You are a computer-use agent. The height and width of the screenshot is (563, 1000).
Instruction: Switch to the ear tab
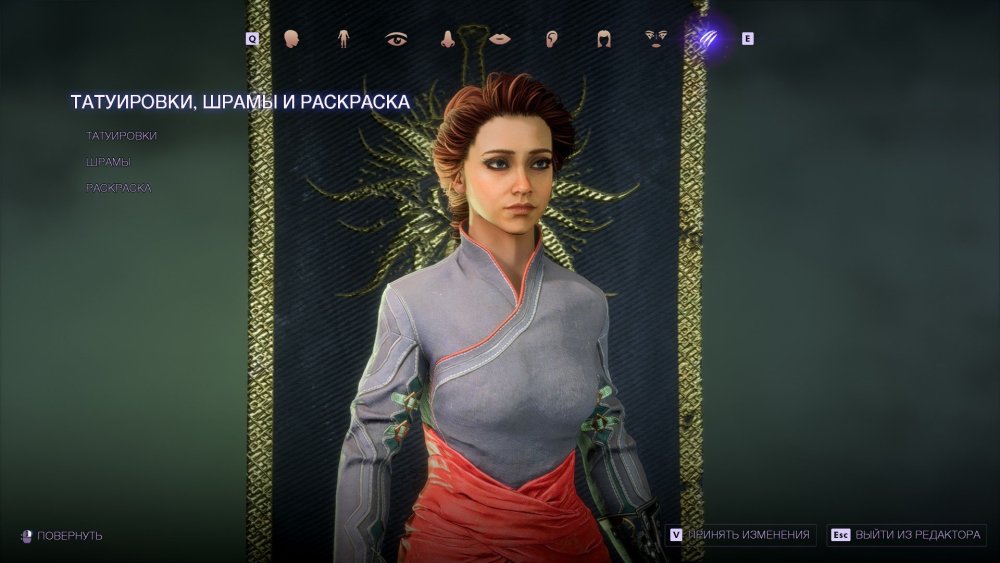(551, 39)
